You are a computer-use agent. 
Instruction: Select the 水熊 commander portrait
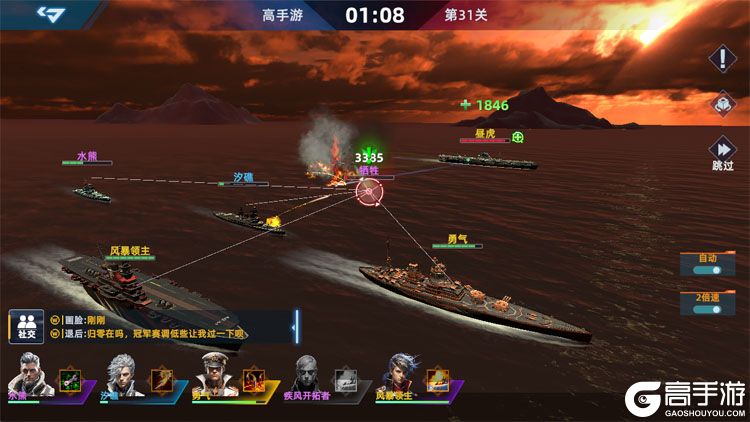[30, 377]
